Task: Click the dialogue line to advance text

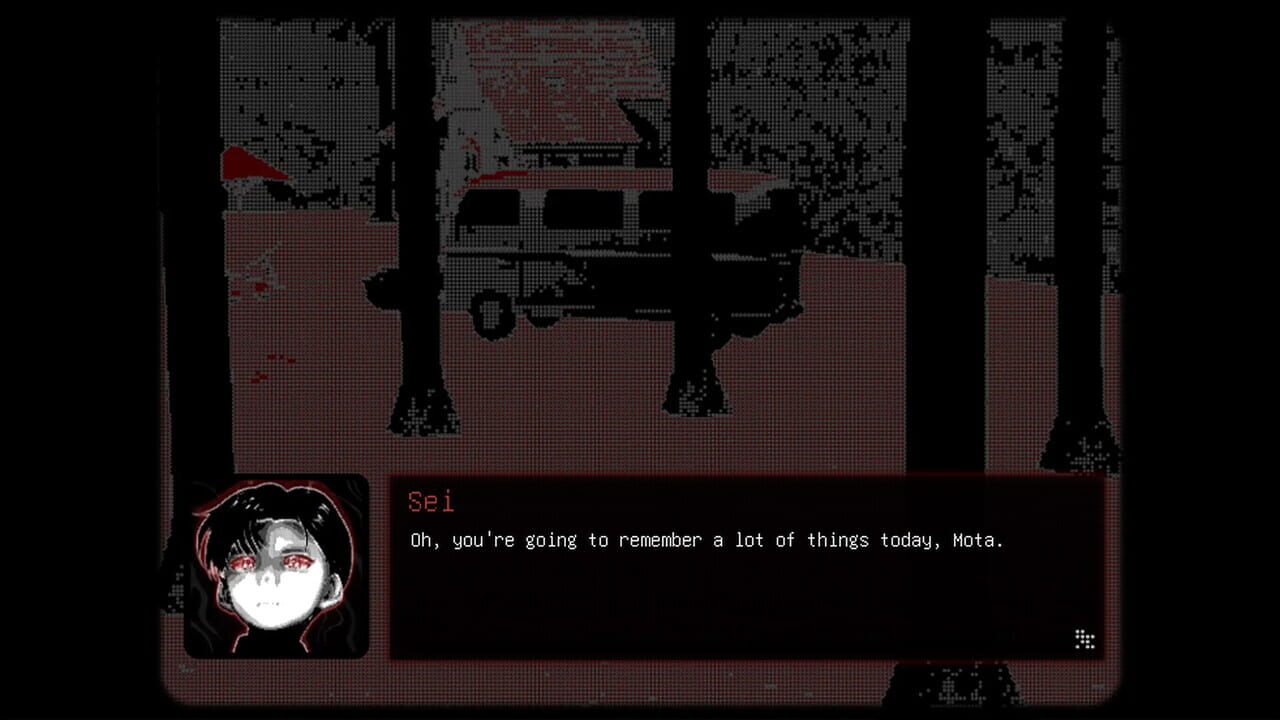Action: click(700, 540)
